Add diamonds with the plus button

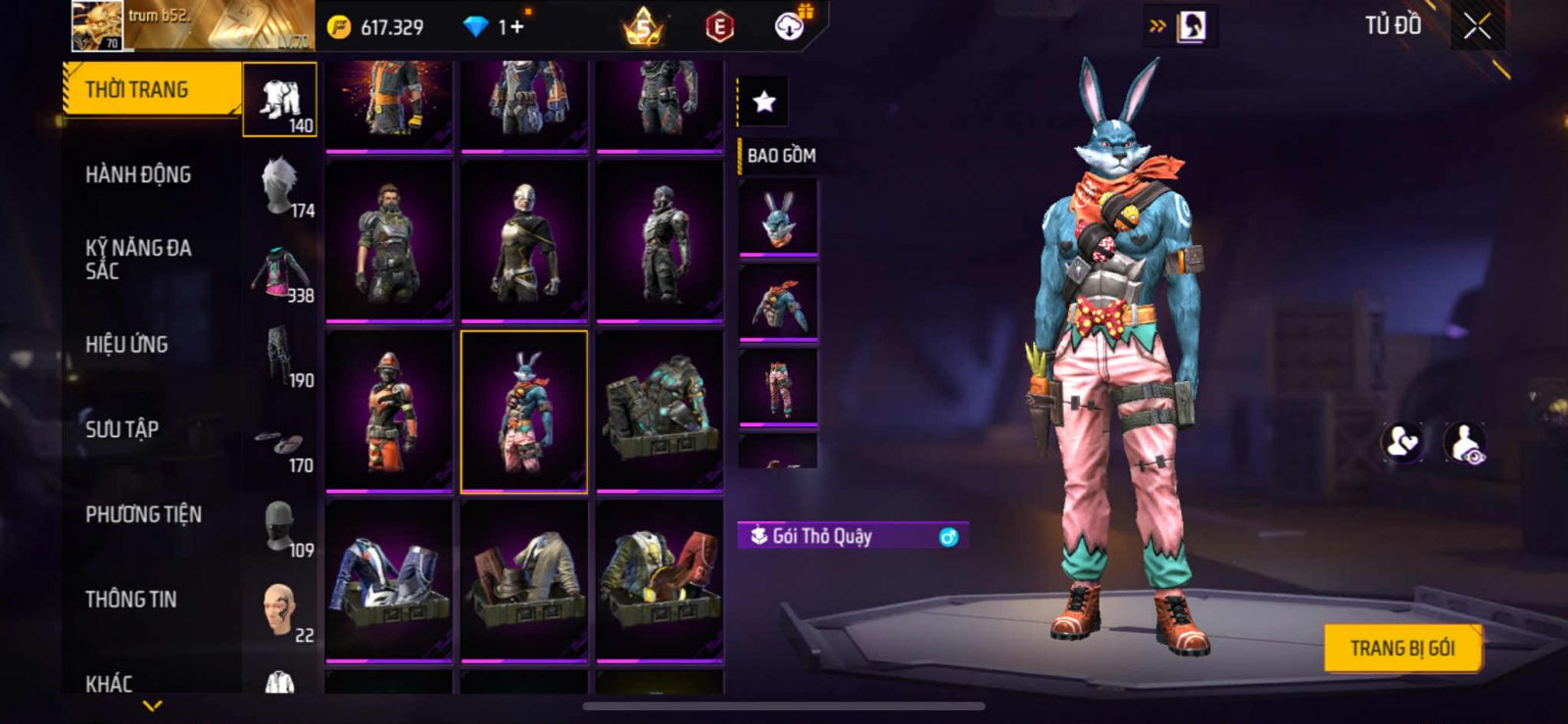pos(516,27)
